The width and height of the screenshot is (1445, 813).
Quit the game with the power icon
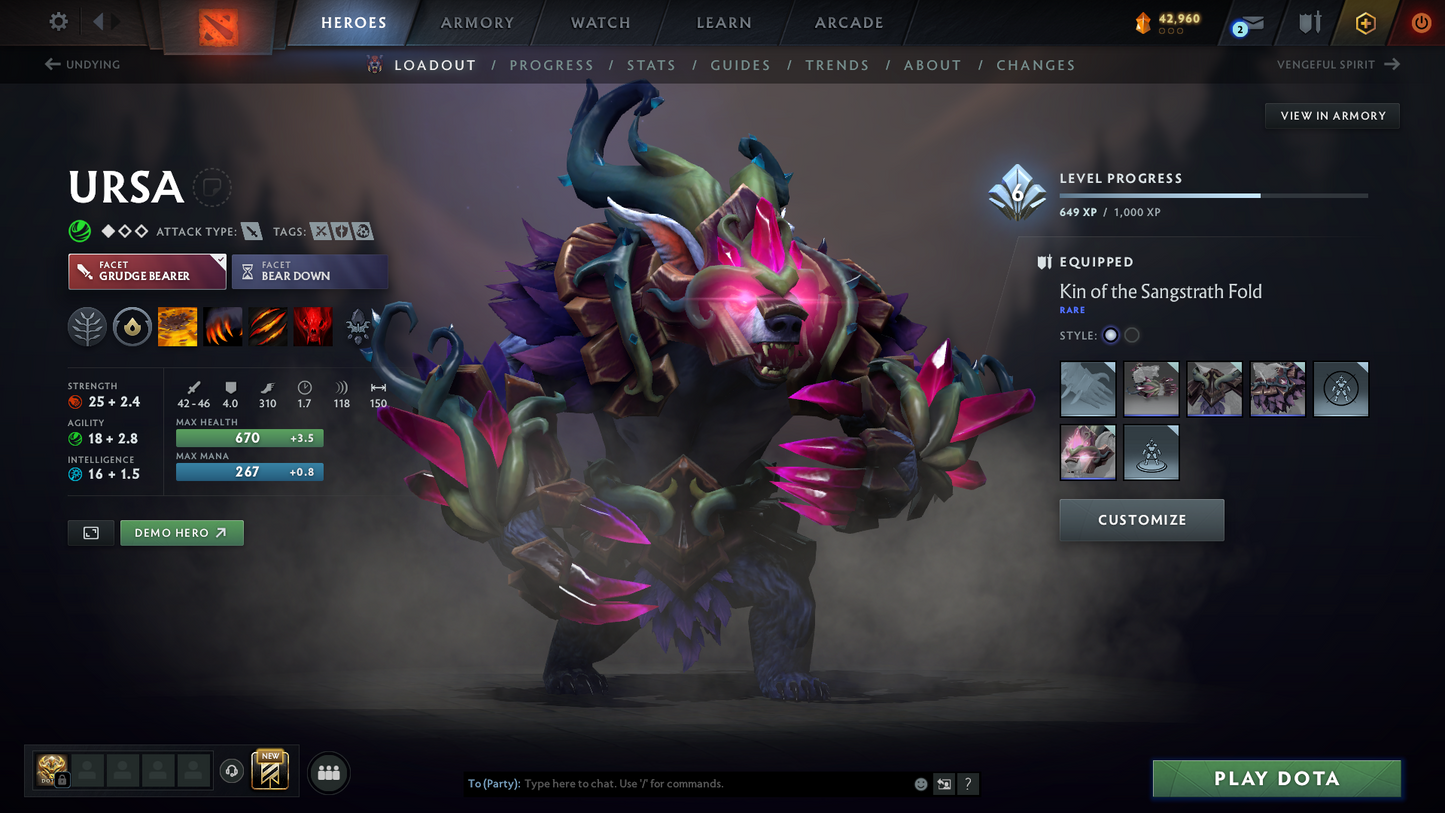[x=1421, y=22]
